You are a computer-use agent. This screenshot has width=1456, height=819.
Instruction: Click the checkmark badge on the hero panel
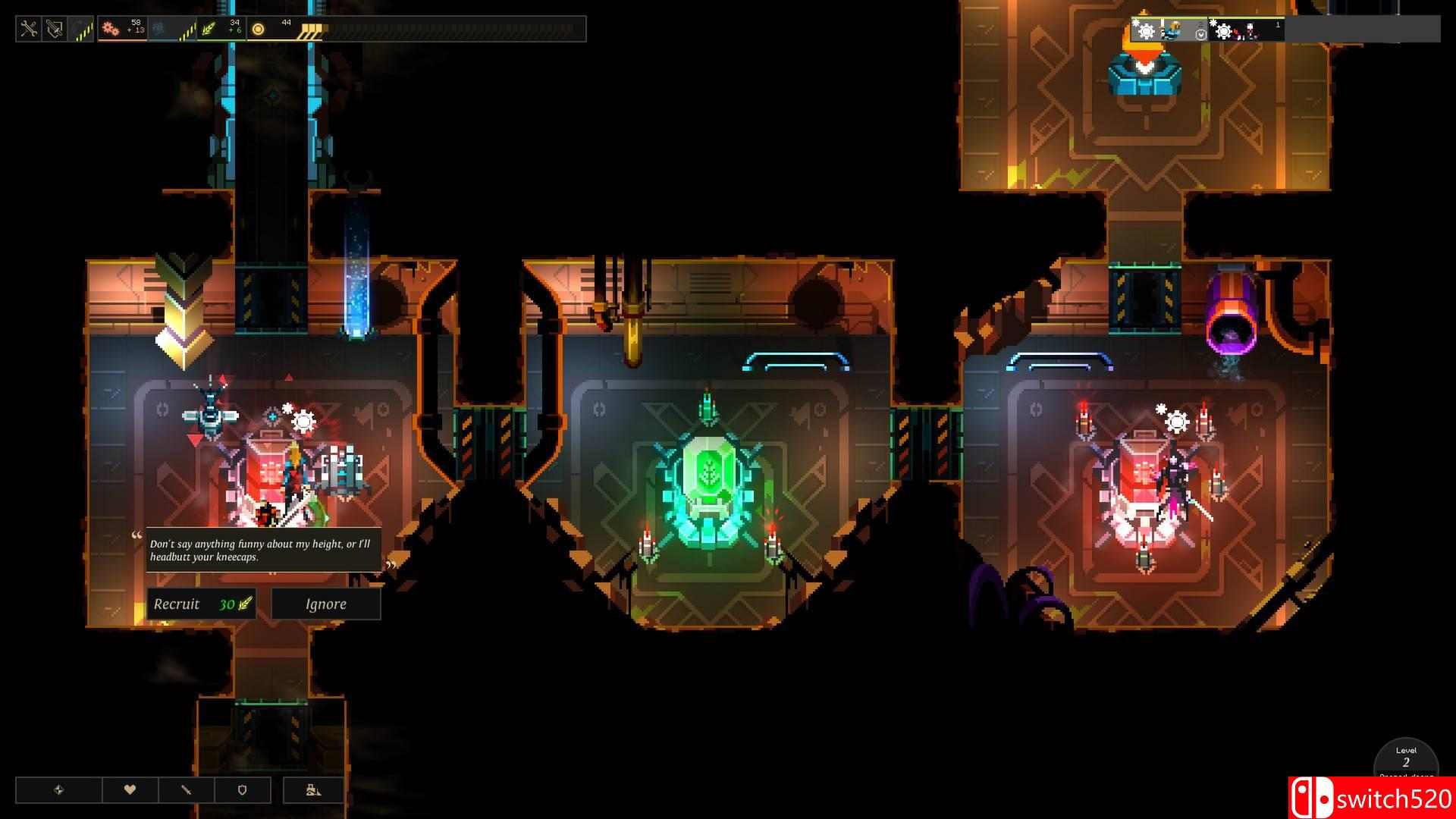(1201, 34)
